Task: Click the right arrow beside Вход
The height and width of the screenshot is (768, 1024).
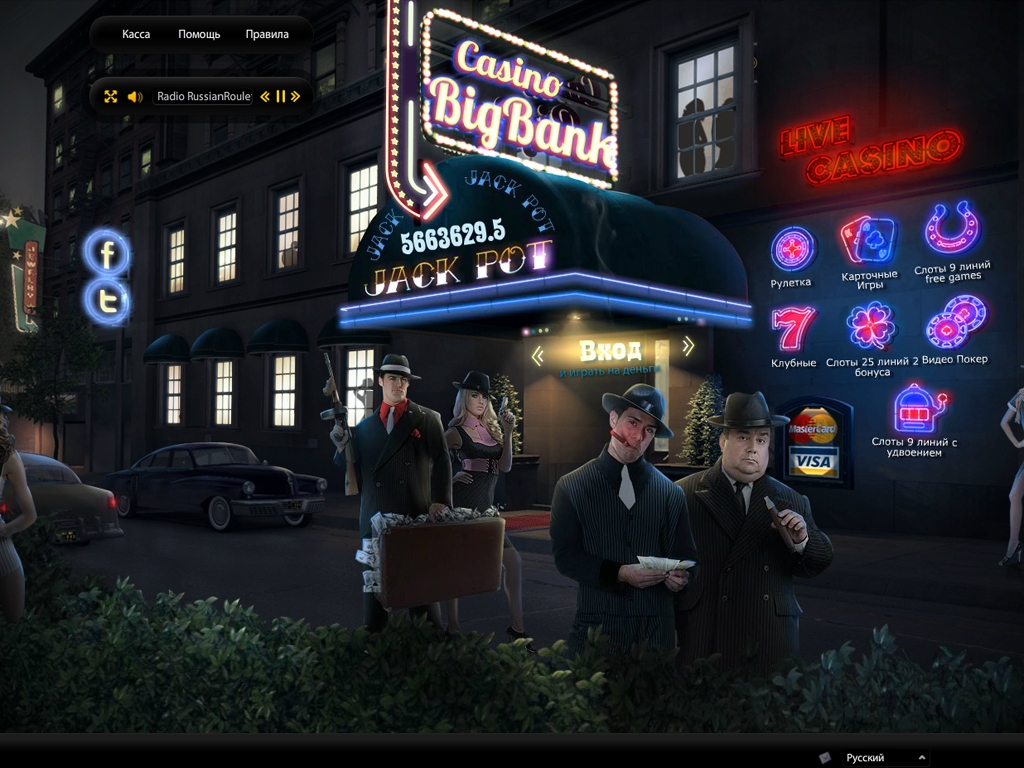Action: [688, 347]
